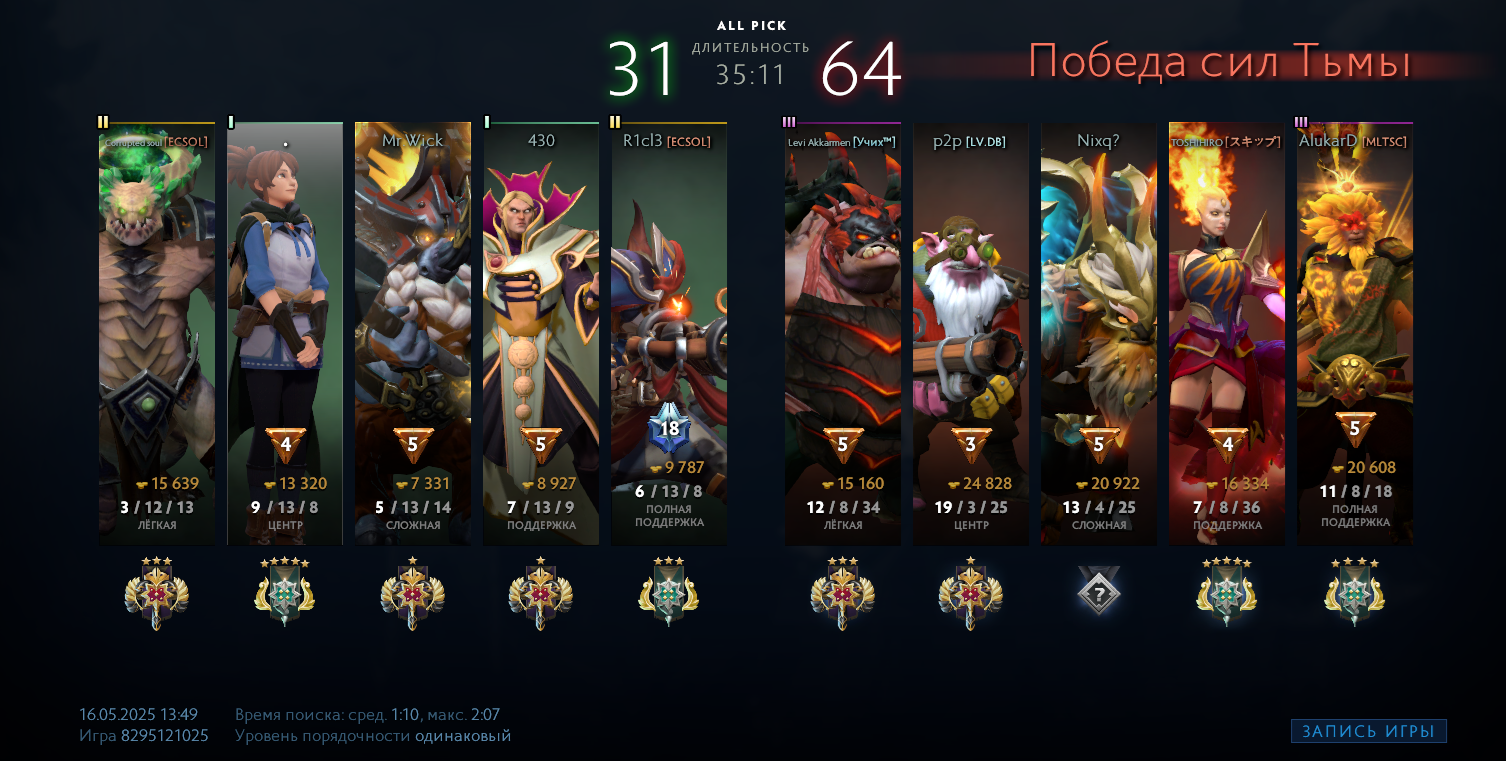Click the unranked question-mark medal under Nixq?
This screenshot has height=761, width=1506.
[1099, 591]
